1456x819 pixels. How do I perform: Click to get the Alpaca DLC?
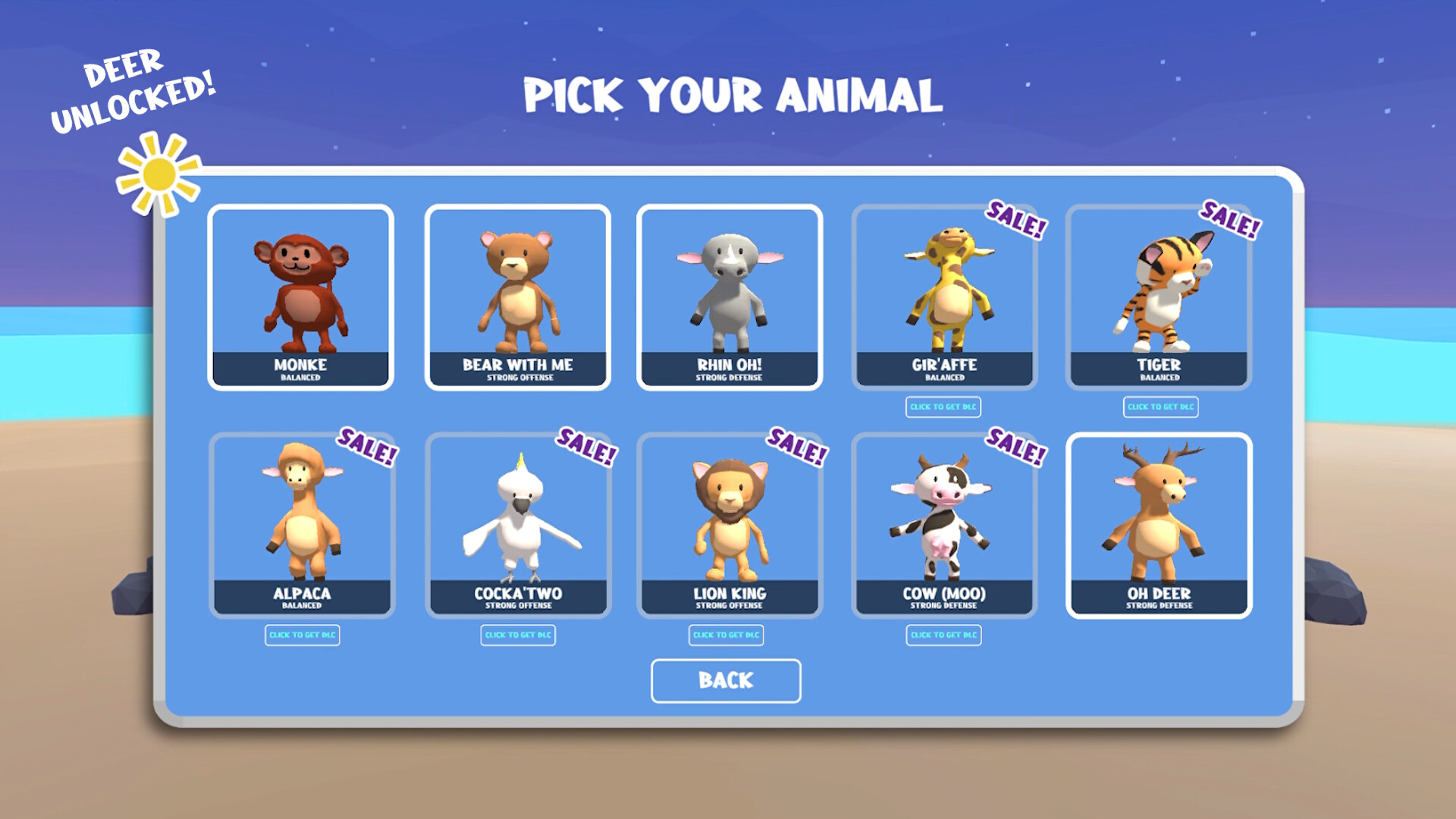301,635
